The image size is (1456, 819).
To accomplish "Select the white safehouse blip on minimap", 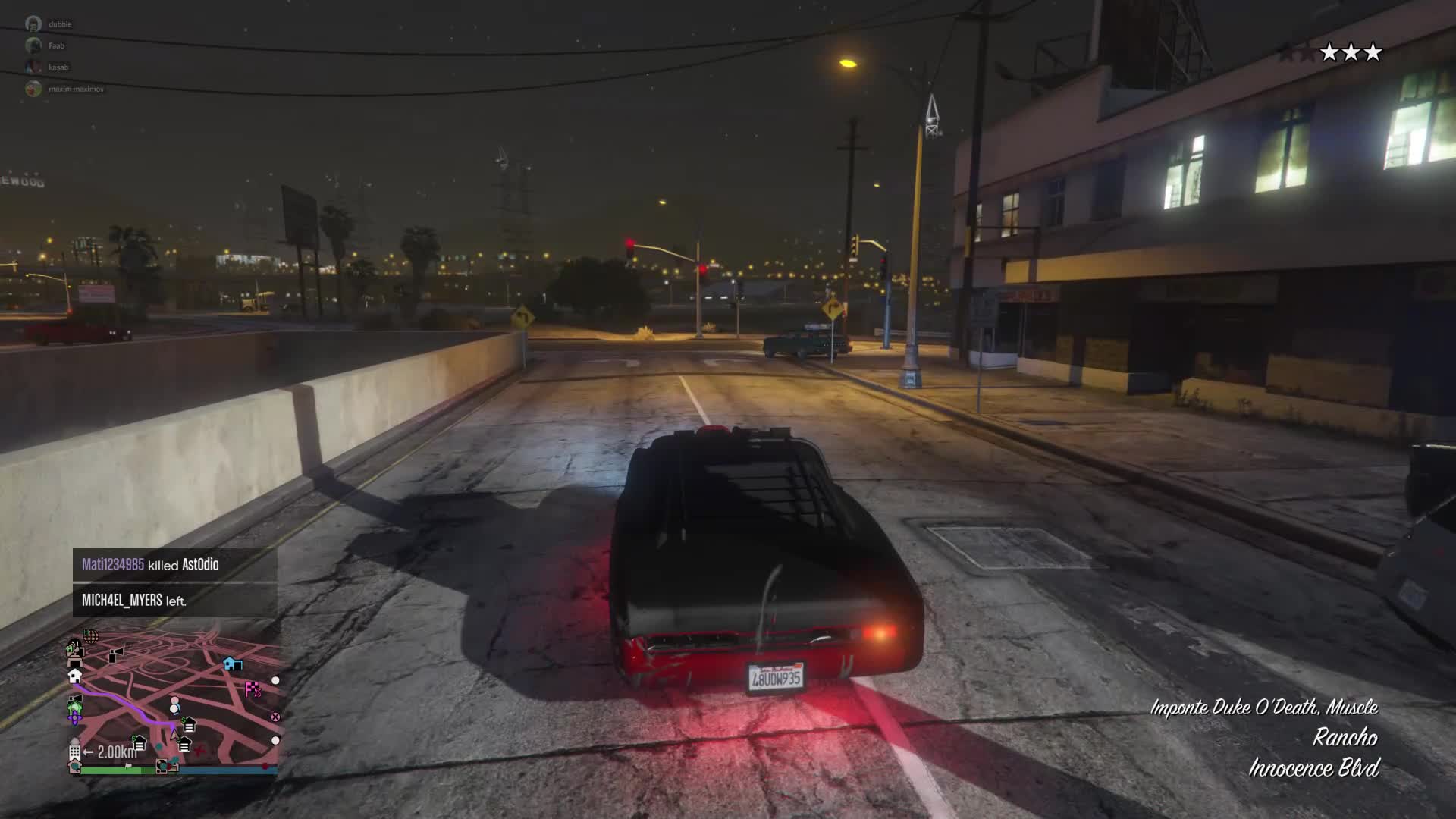I will pos(74,676).
